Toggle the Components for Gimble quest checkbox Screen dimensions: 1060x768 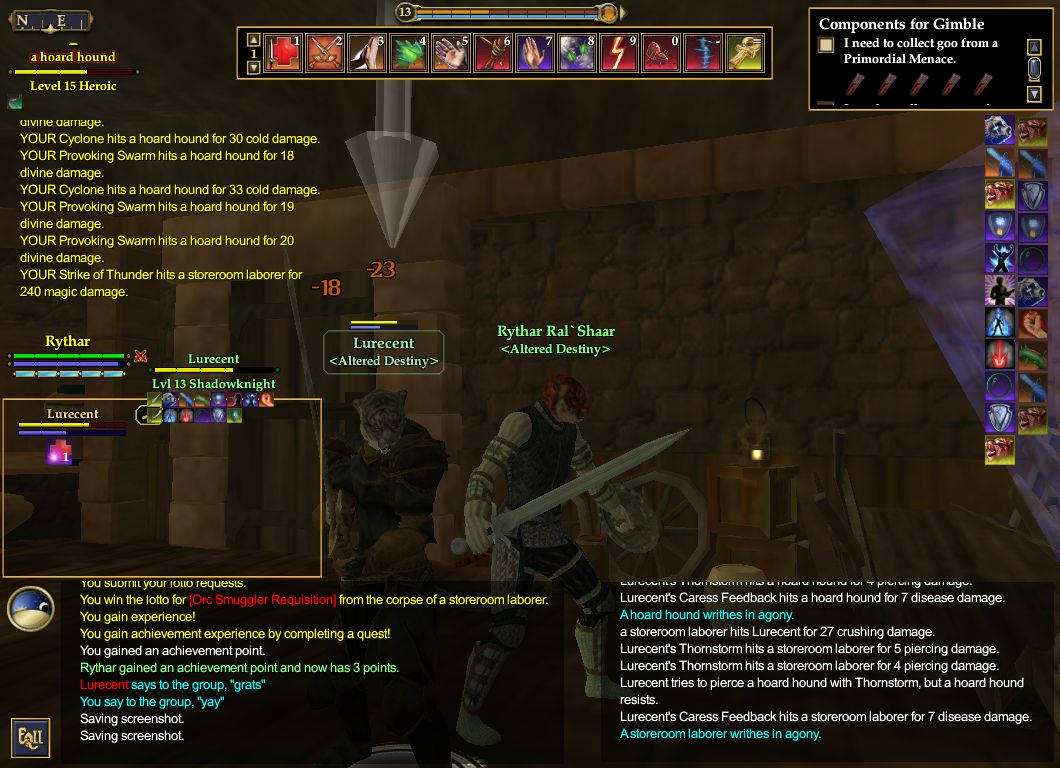pyautogui.click(x=826, y=45)
